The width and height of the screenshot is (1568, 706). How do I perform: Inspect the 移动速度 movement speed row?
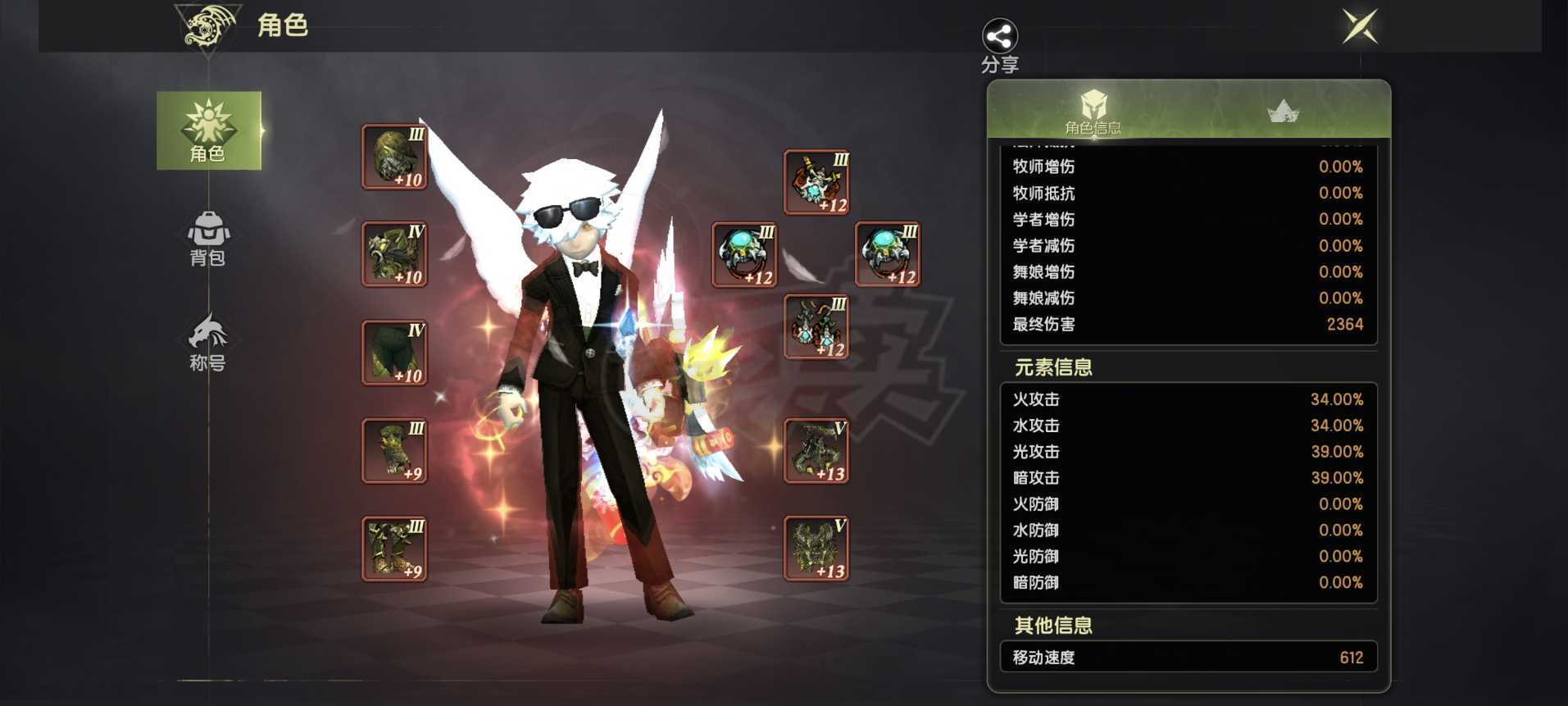1188,658
